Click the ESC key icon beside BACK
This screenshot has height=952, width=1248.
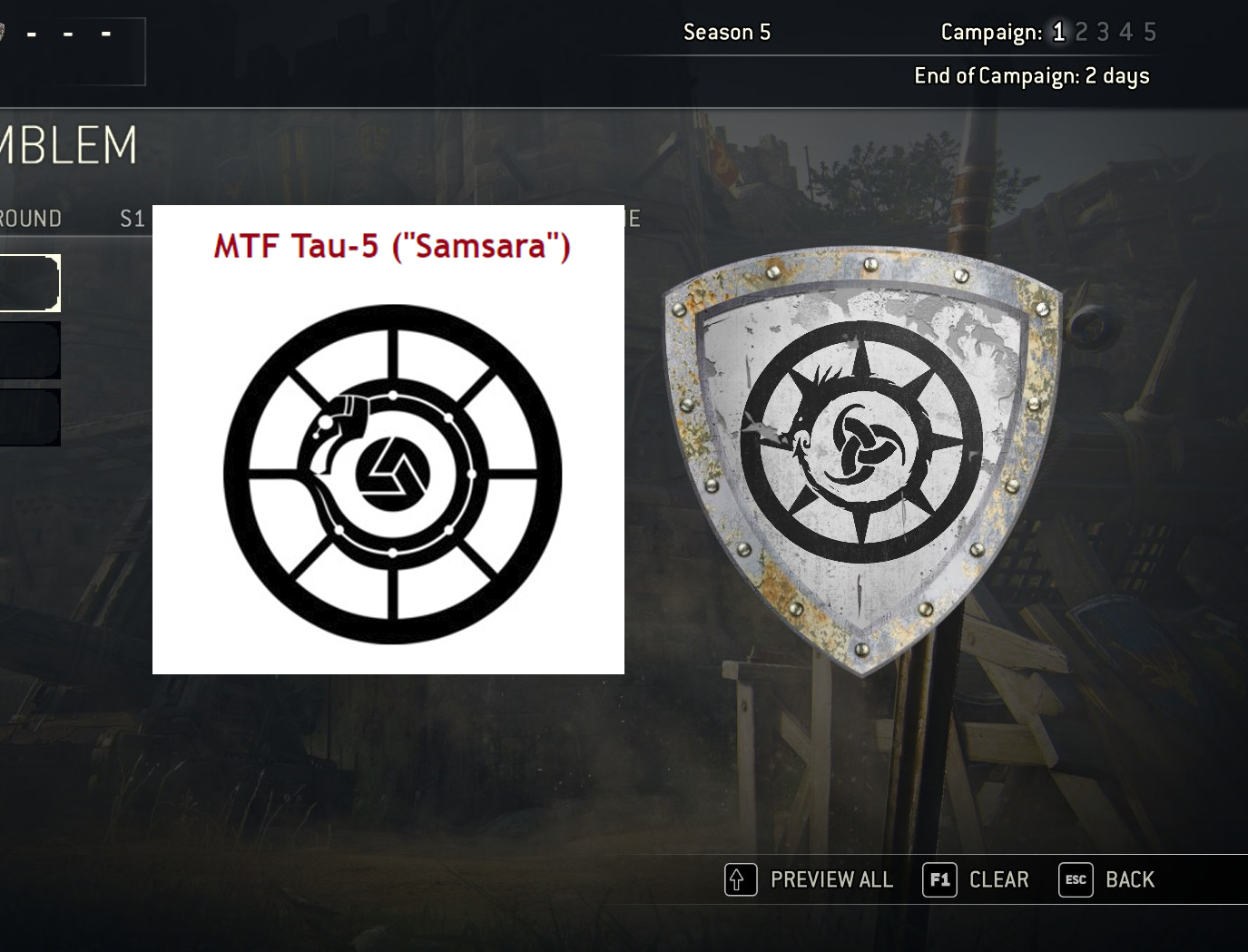(x=1076, y=879)
